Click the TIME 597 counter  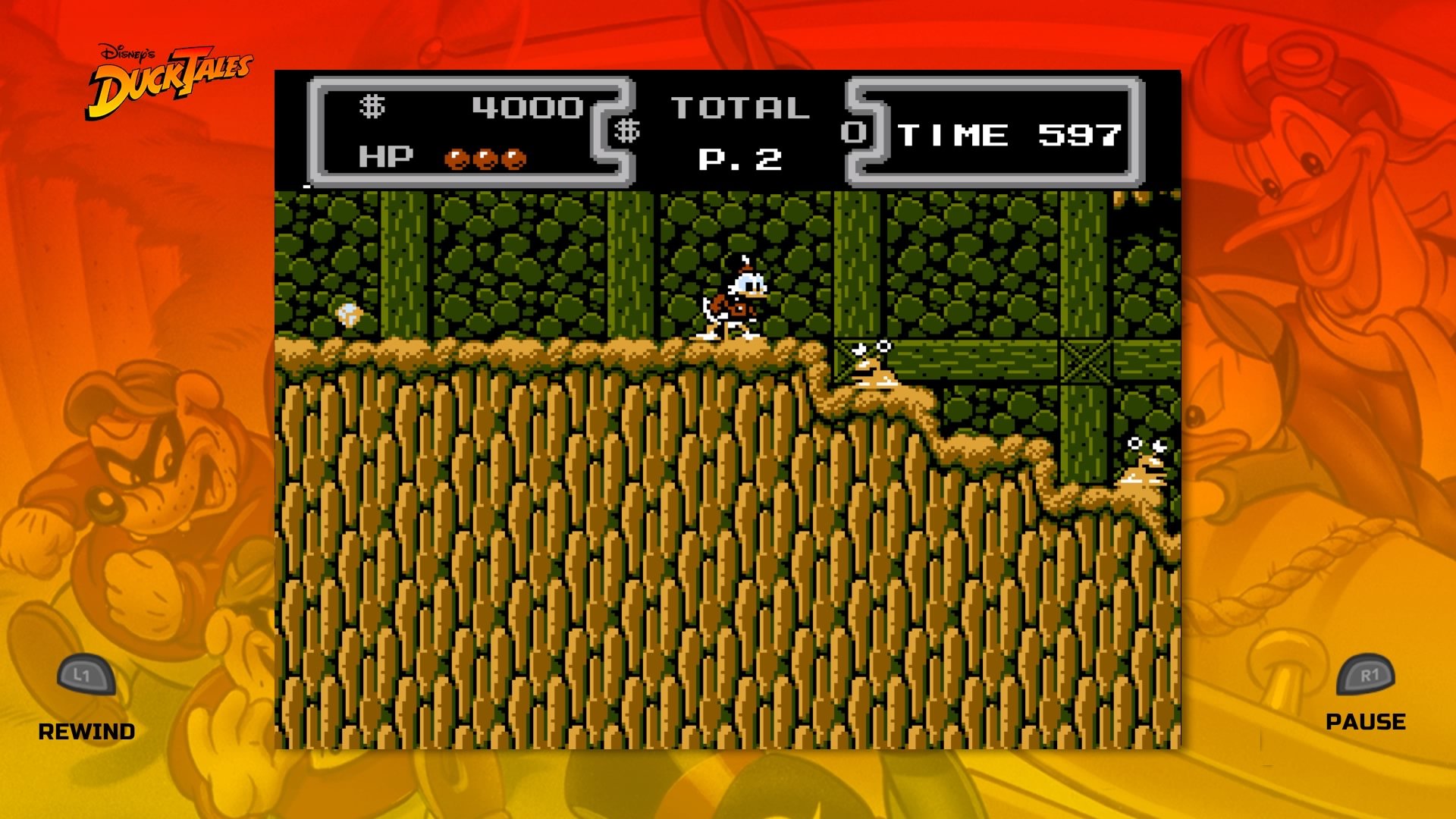tap(1007, 136)
